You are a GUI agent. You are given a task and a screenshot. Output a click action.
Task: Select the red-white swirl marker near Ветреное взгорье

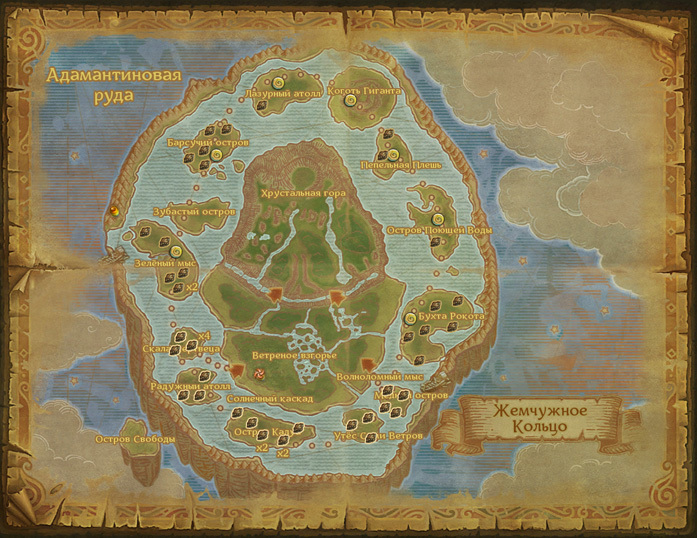(x=260, y=373)
